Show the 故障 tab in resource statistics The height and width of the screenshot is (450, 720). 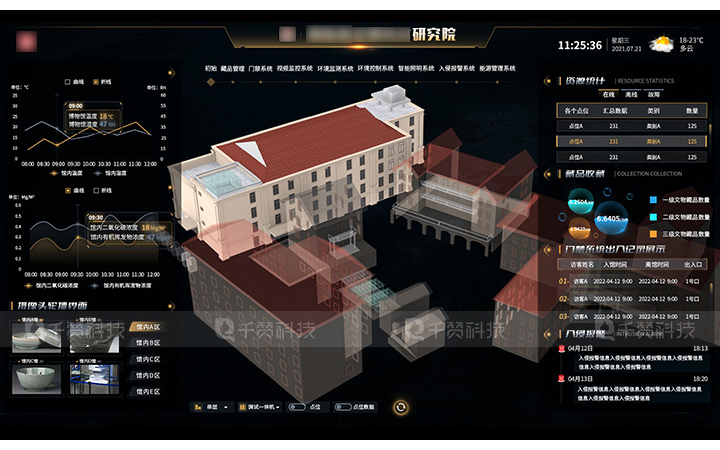pyautogui.click(x=654, y=93)
